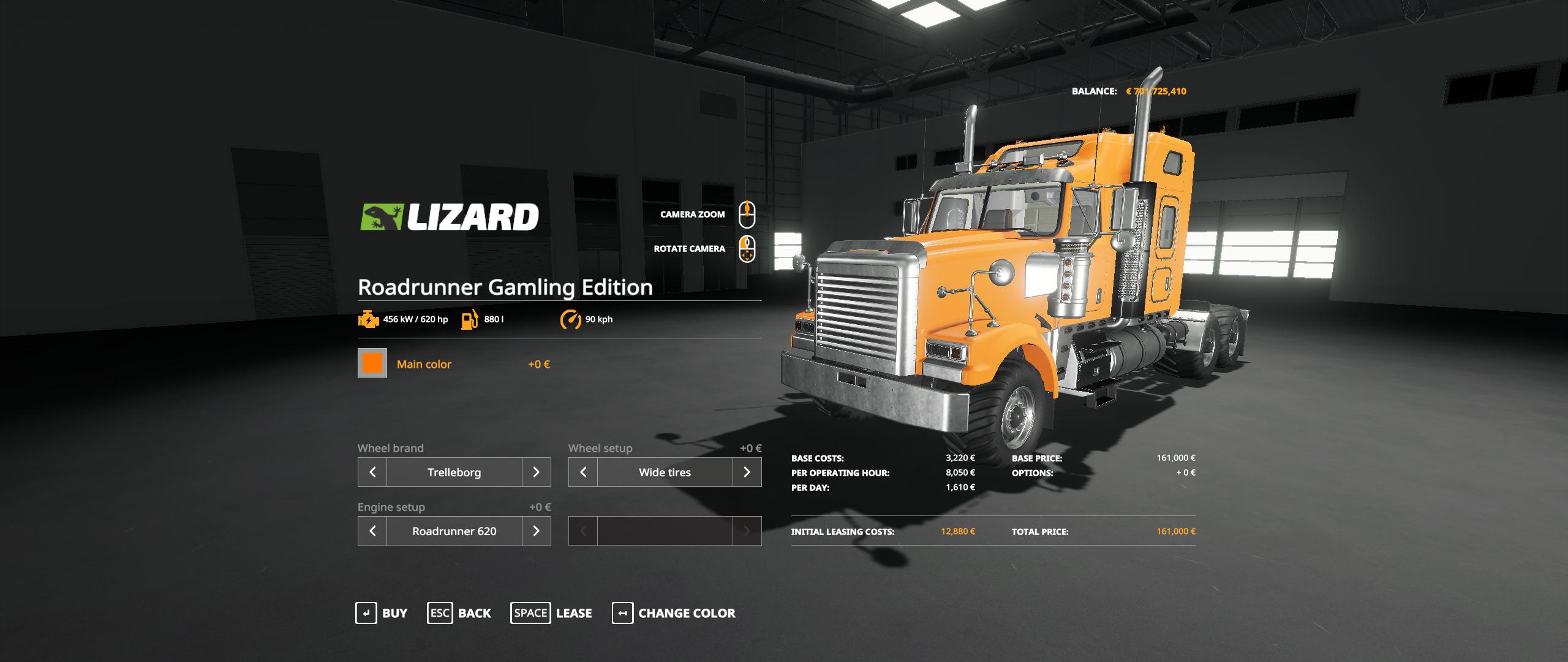Open the Change Color option
Screen dimensions: 1568x662
click(x=674, y=613)
